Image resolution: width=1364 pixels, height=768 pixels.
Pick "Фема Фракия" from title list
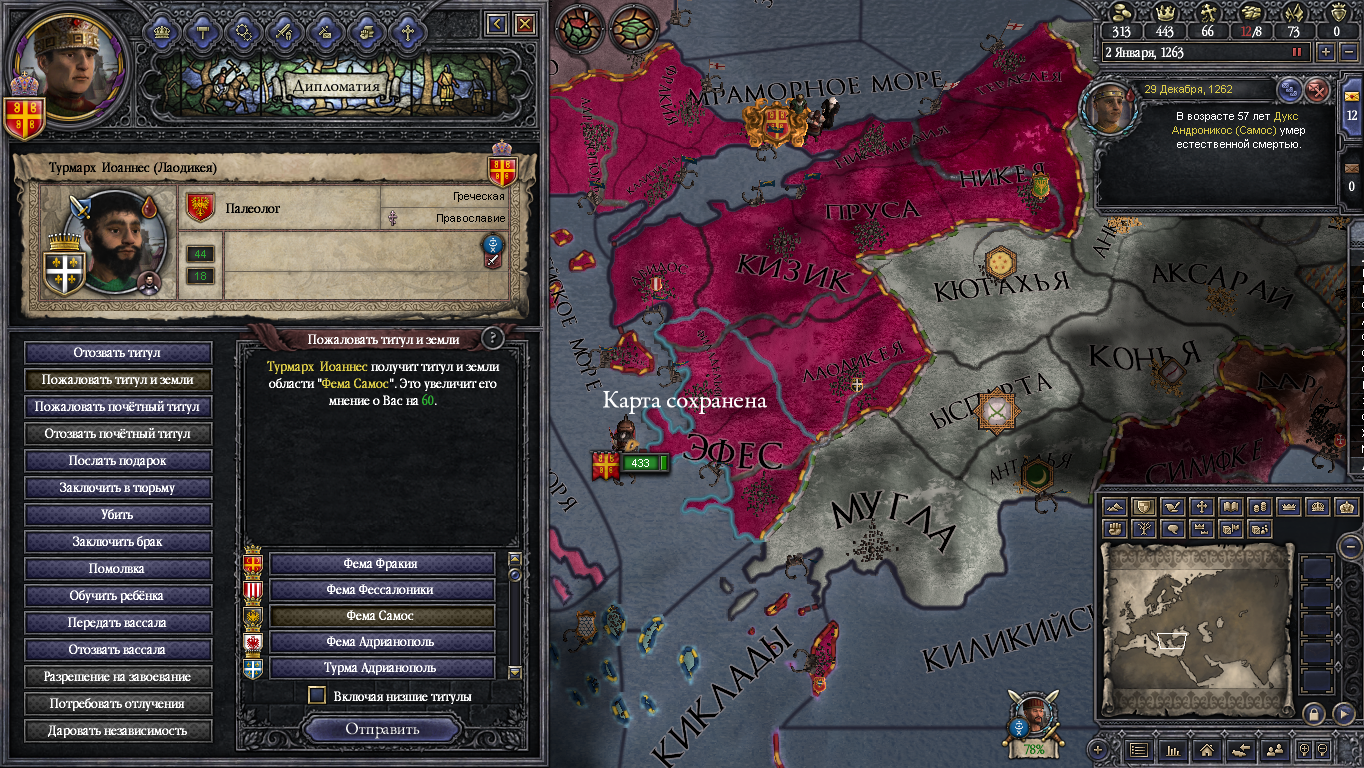(x=381, y=564)
